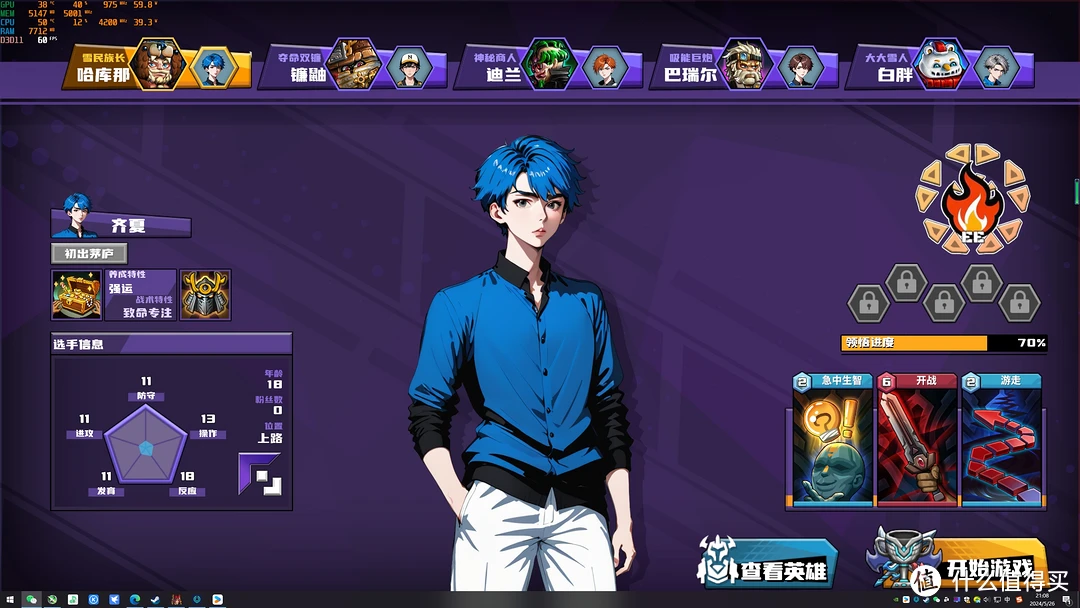Select the golden helmet 致命专注 trait icon

click(205, 296)
